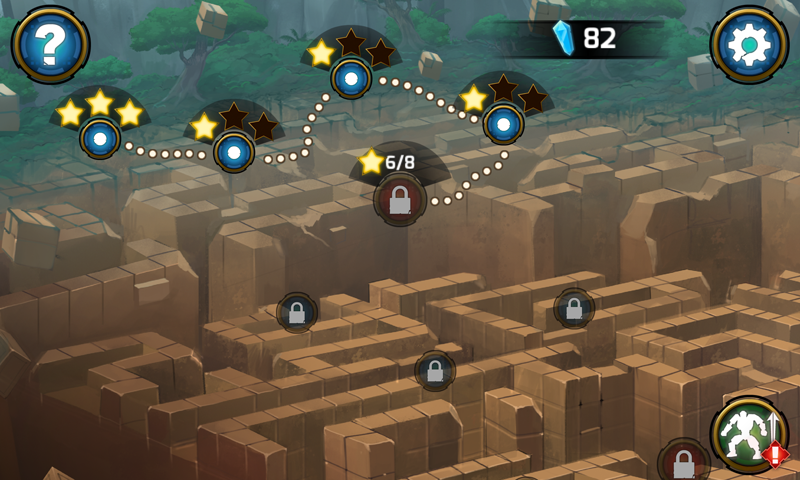800x480 pixels.
Task: Click the locked level requiring 6/8 stars
Action: 400,199
